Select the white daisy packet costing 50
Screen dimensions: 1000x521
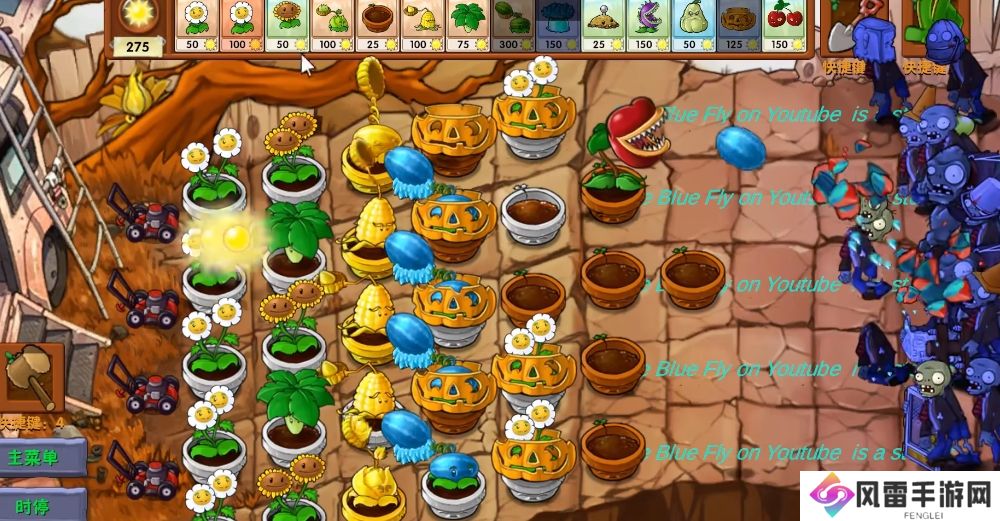click(197, 25)
